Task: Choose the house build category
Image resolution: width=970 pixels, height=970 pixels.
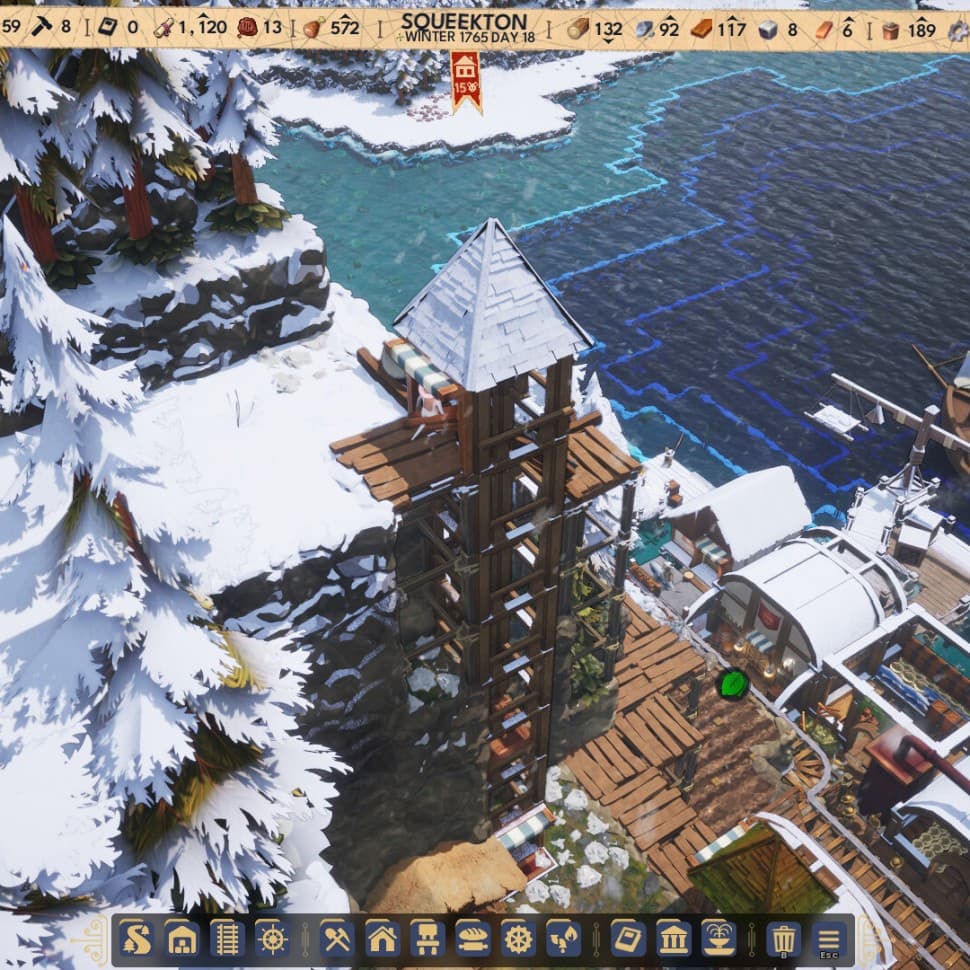Action: pyautogui.click(x=382, y=939)
